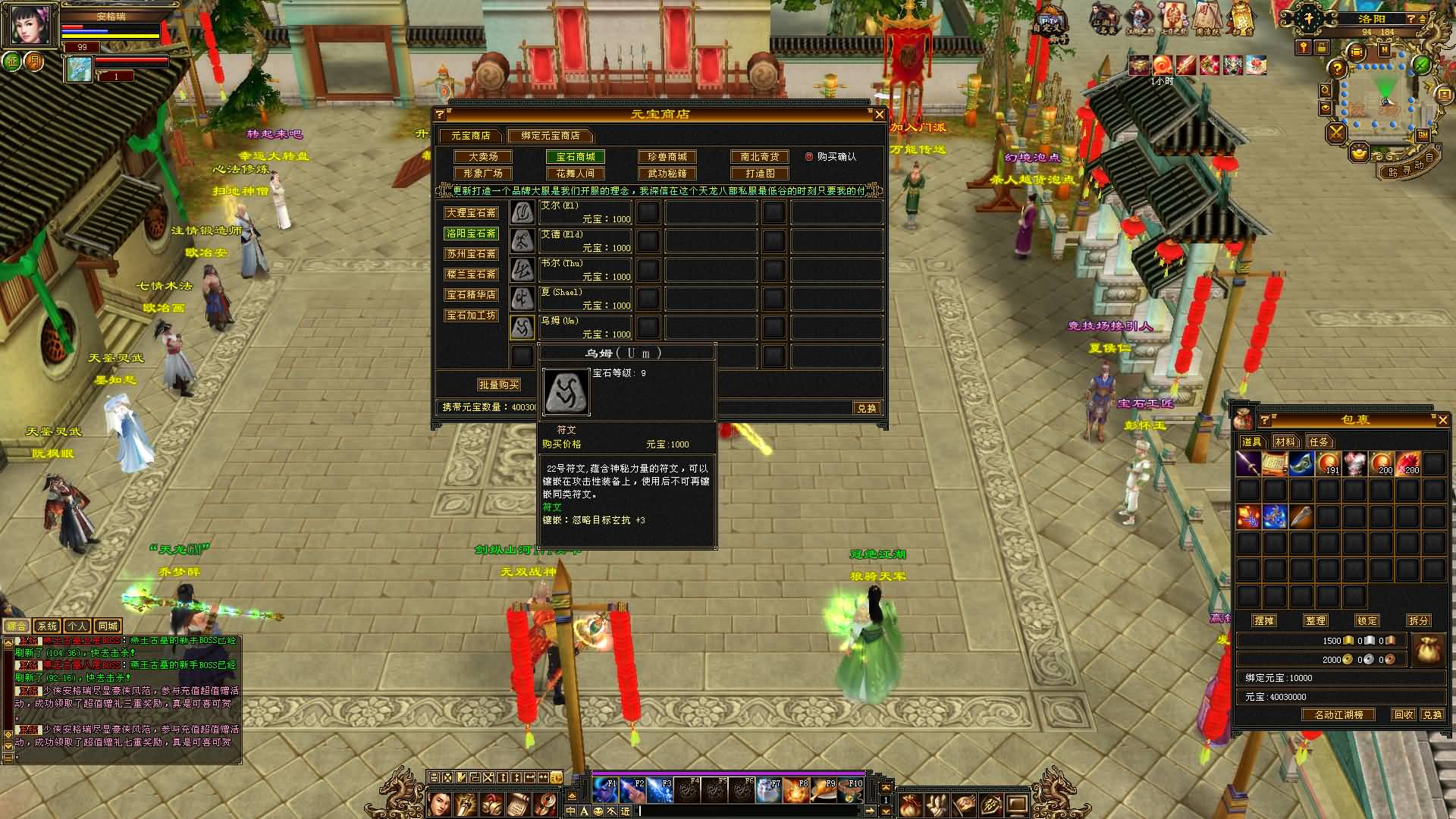Image resolution: width=1456 pixels, height=819 pixels.
Task: Close the 元宝商店 shop window
Action: 879,115
